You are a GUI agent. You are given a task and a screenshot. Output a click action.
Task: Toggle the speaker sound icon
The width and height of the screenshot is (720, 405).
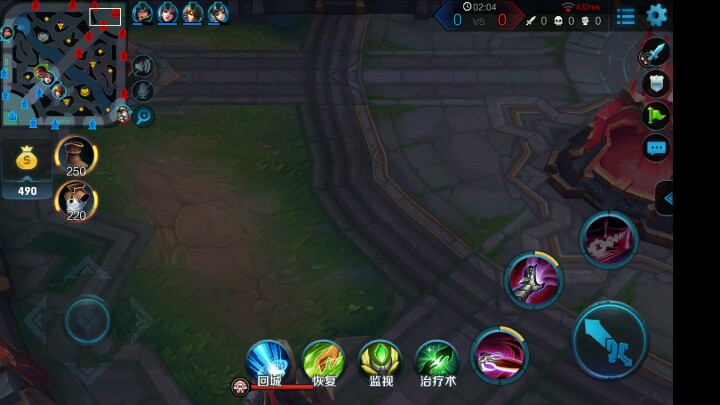(x=143, y=66)
